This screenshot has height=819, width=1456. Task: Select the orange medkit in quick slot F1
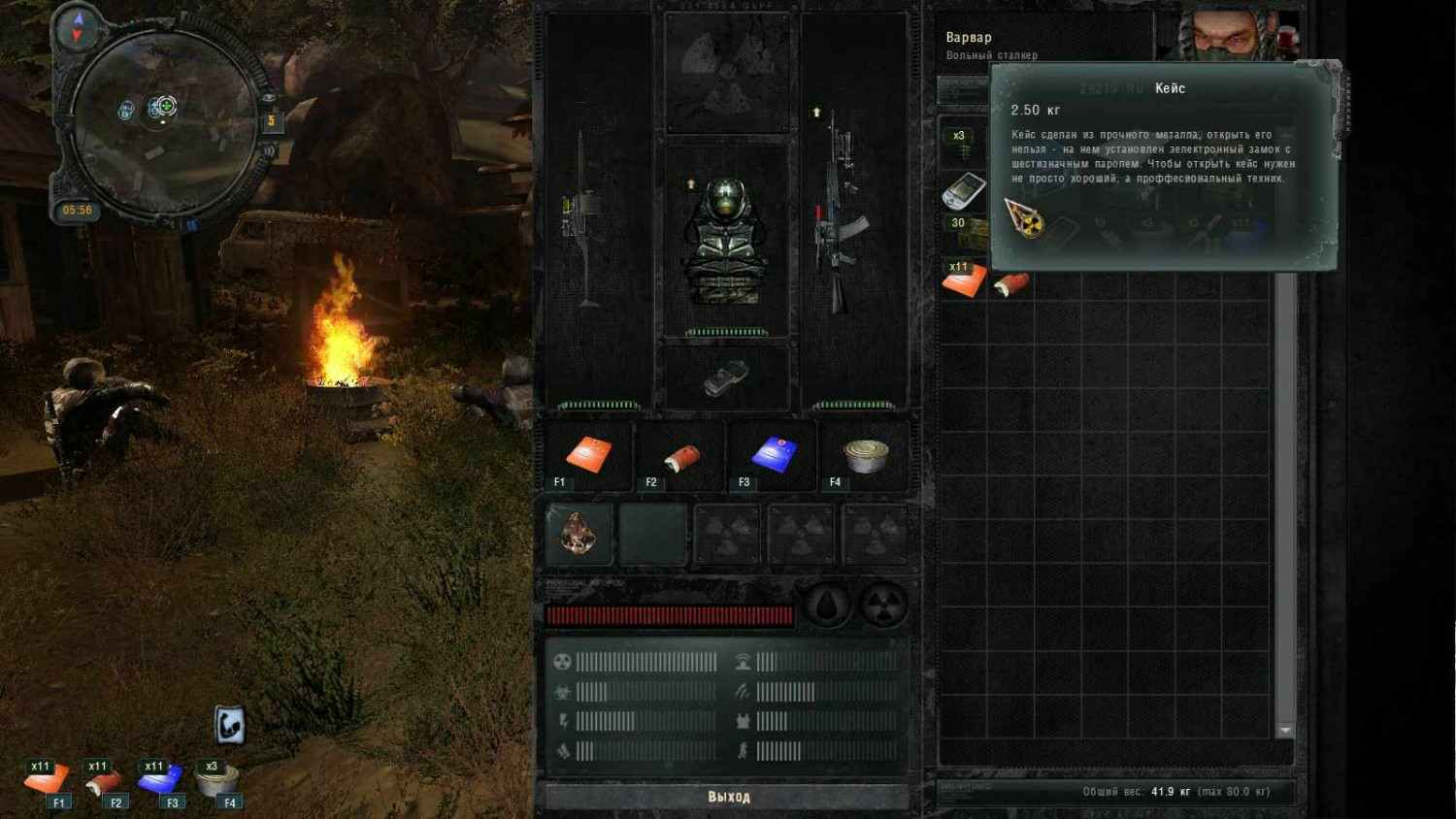click(588, 454)
